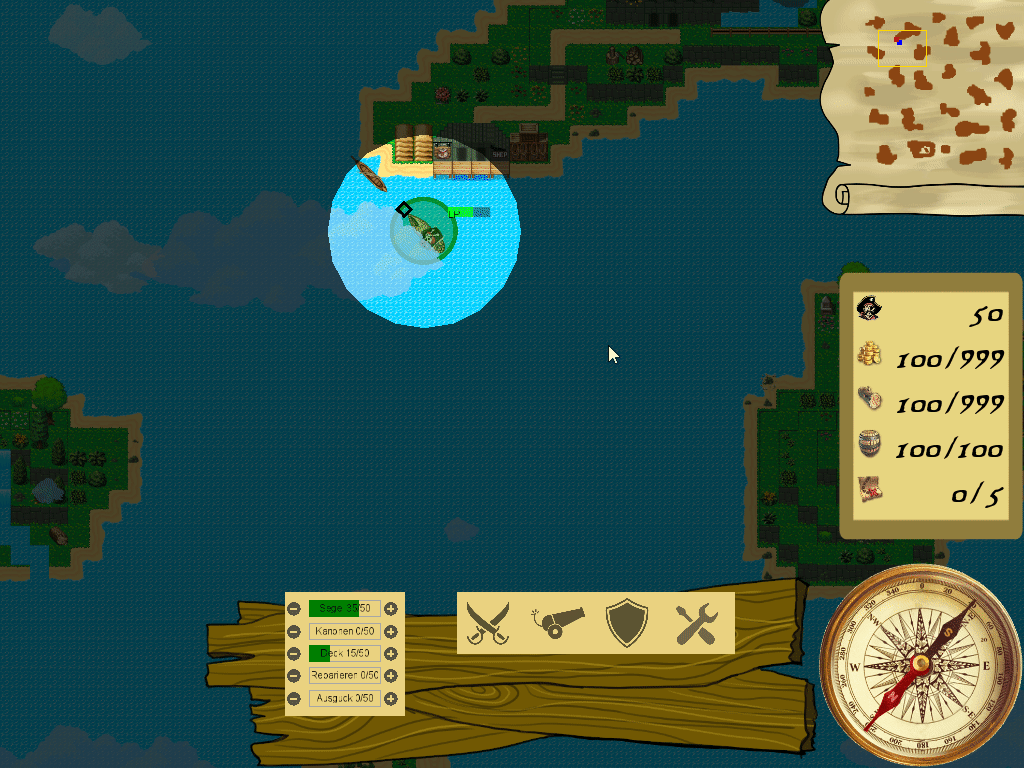1024x768 pixels.
Task: Add crew to Kanonen
Action: [x=391, y=631]
